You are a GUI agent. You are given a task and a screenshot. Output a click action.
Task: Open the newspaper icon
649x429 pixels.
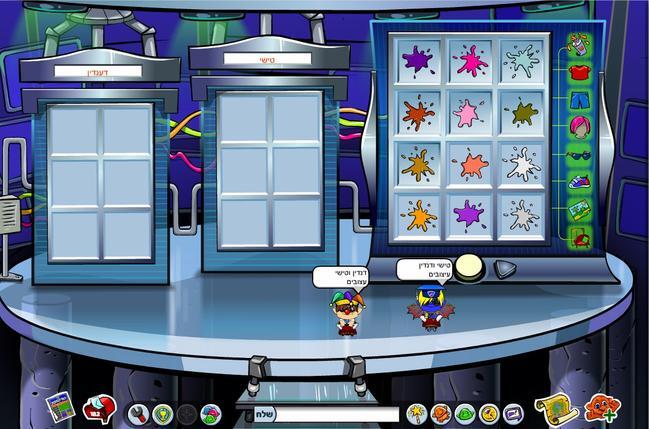pyautogui.click(x=60, y=408)
